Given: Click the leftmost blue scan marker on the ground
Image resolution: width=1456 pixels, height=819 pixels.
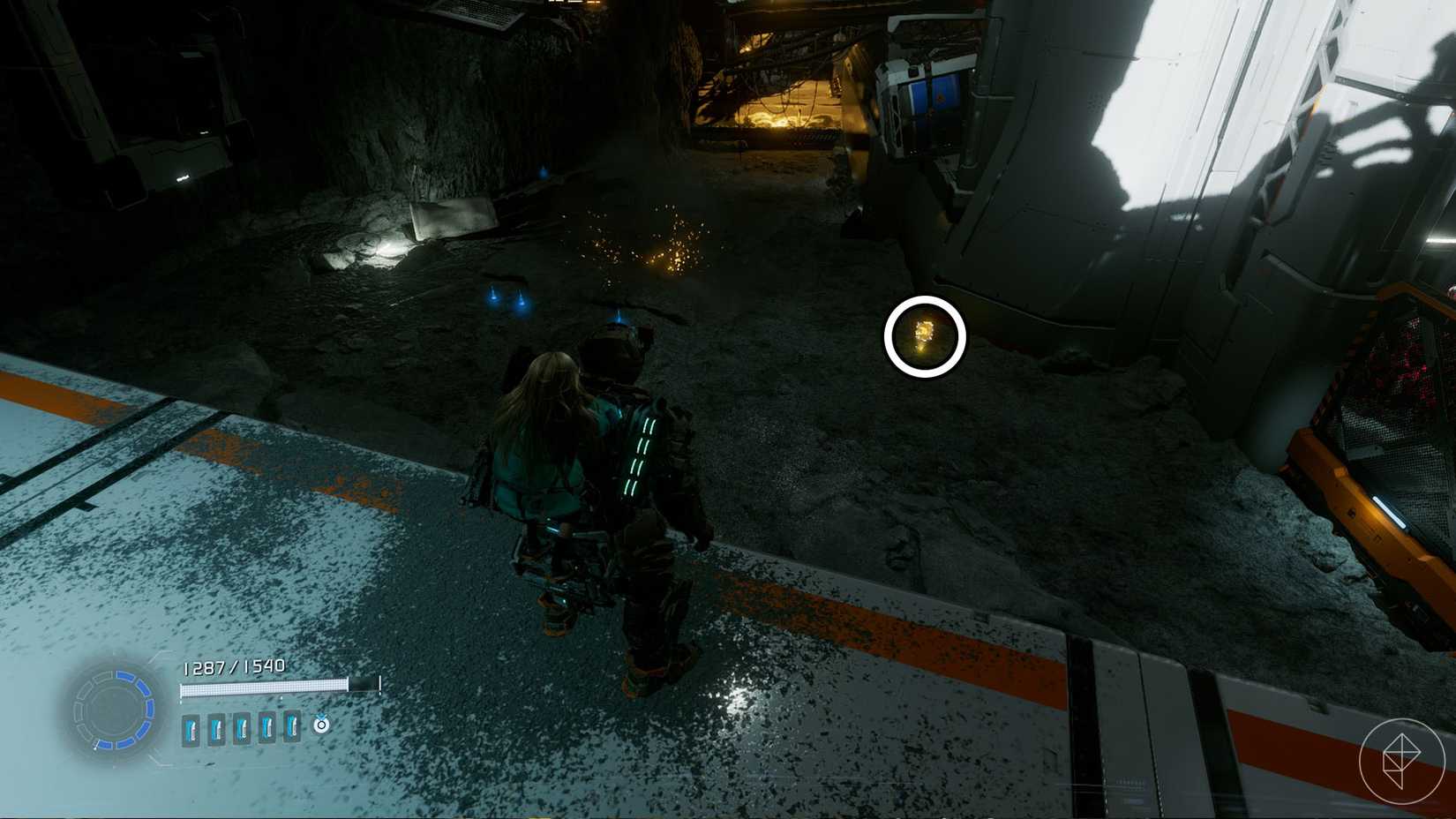Looking at the screenshot, I should click(493, 297).
